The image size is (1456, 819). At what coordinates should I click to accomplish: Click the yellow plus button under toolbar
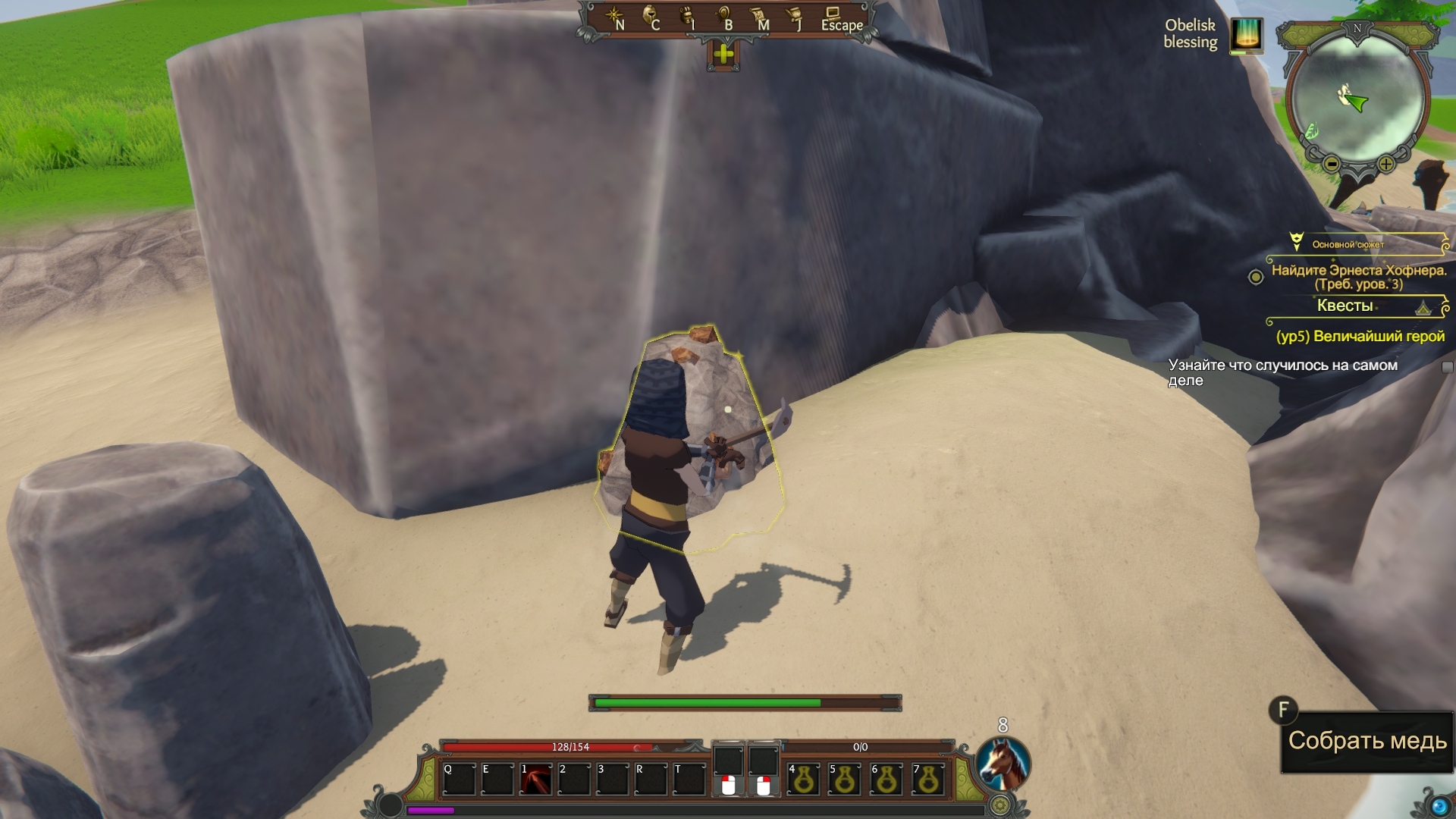click(723, 54)
